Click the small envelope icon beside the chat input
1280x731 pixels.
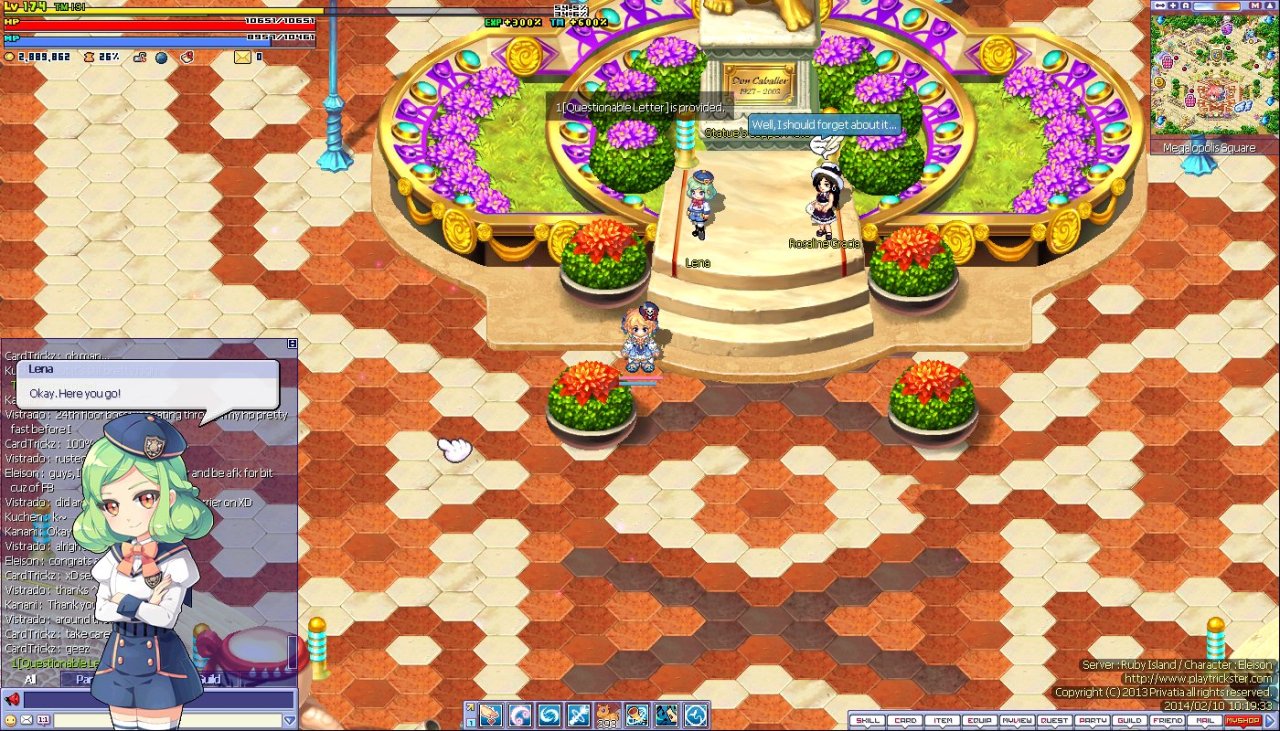point(26,719)
